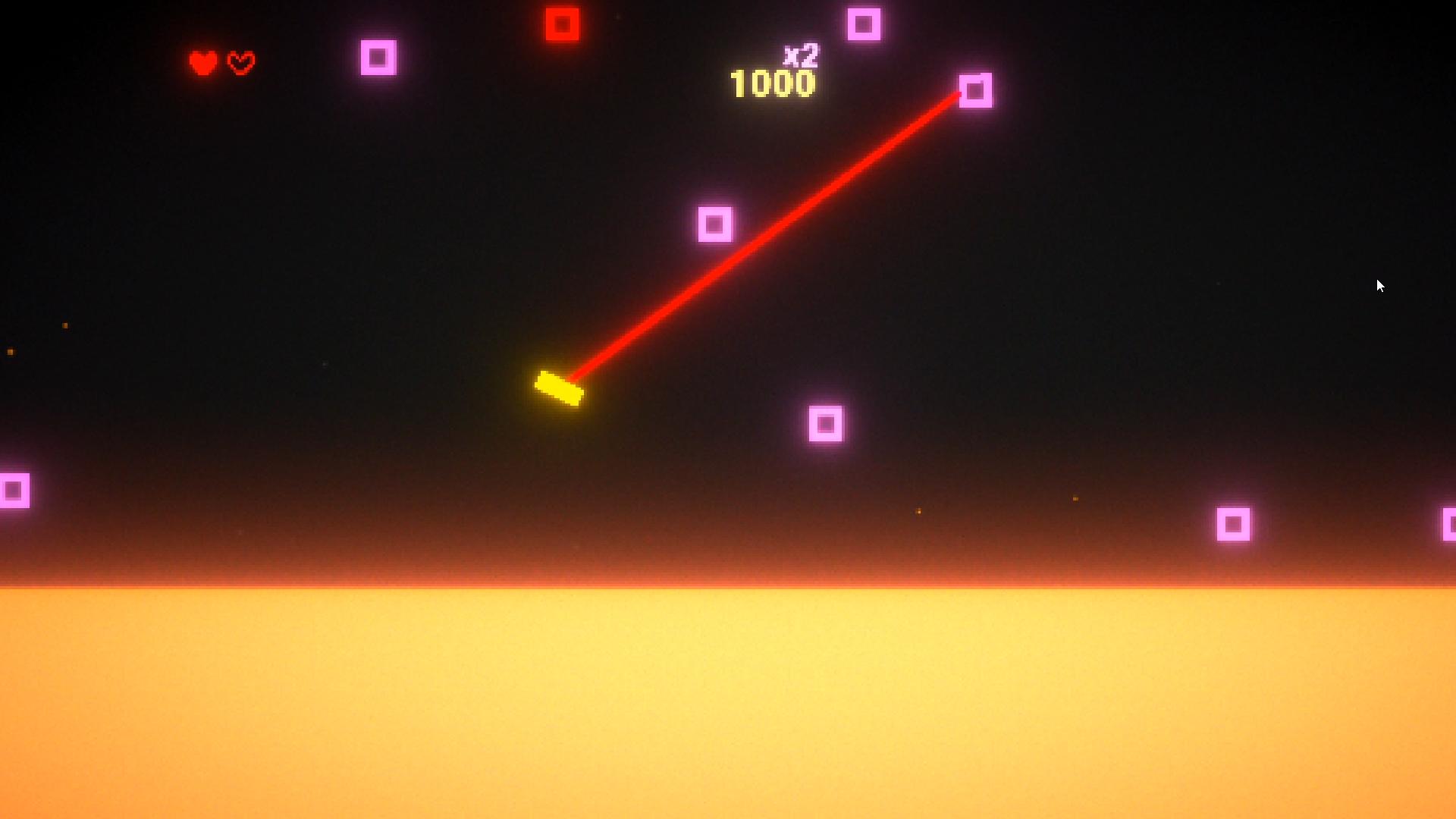Select the pink square near top-right corner
The image size is (1456, 819).
point(863,24)
